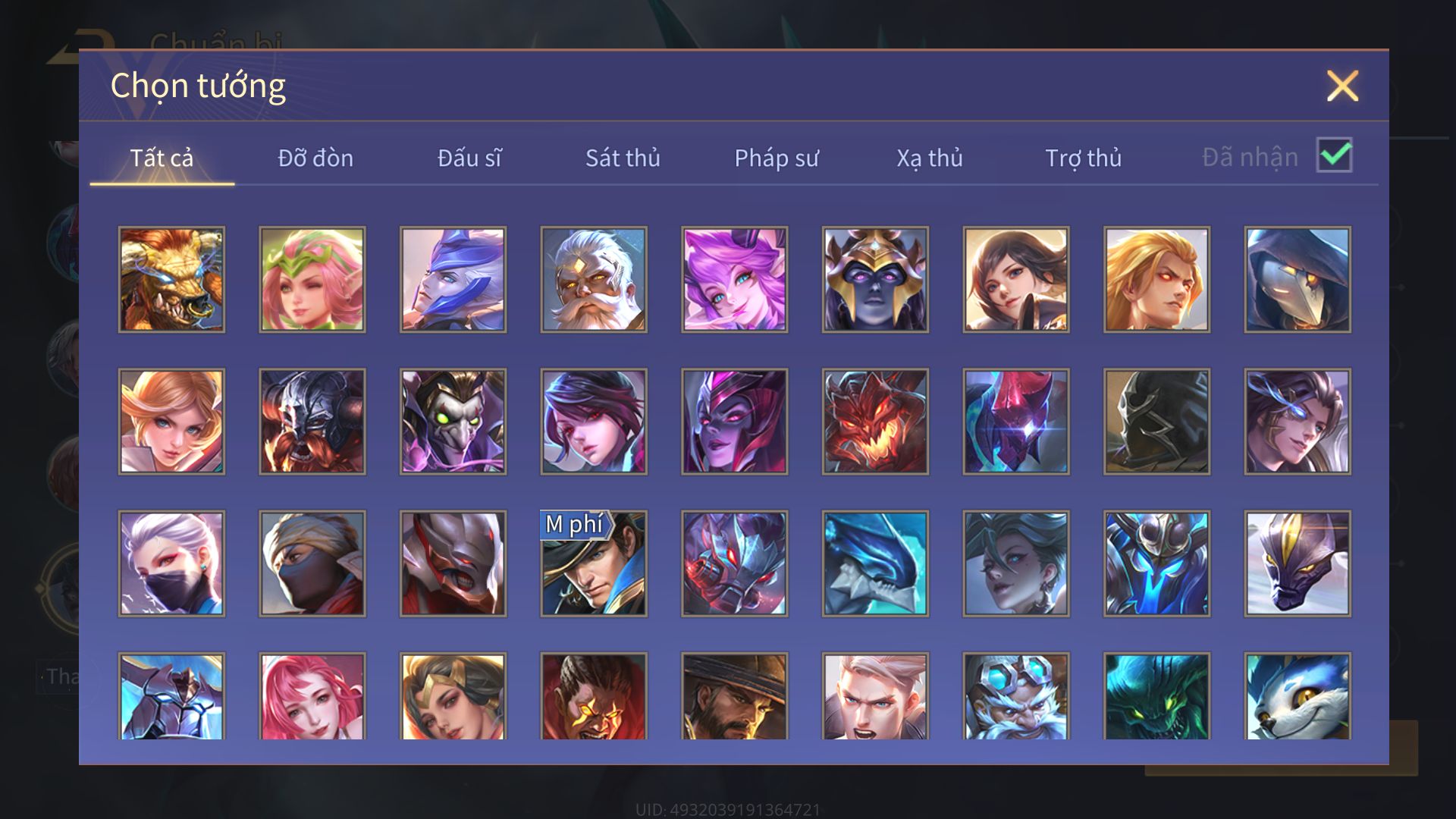Image resolution: width=1456 pixels, height=819 pixels.
Task: Switch to the Tất cả tab
Action: [162, 158]
